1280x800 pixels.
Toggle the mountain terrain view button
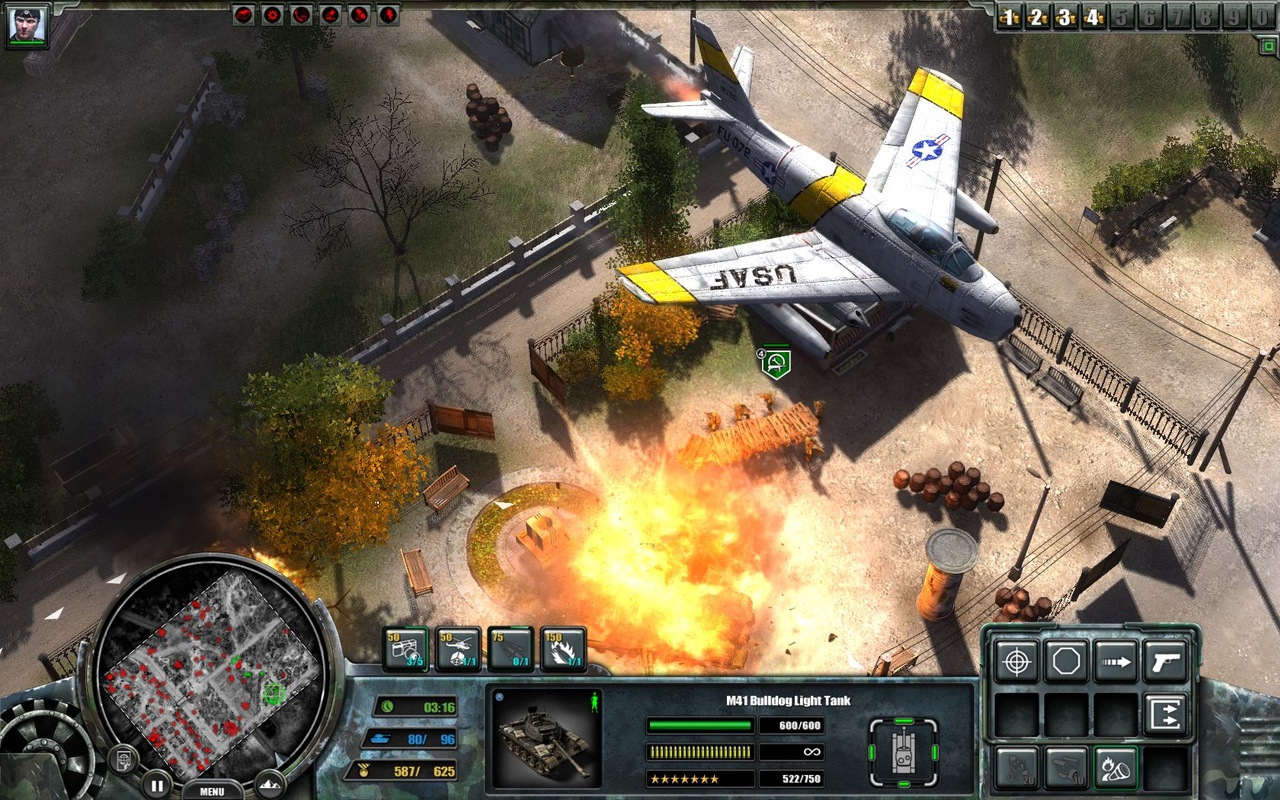[270, 784]
